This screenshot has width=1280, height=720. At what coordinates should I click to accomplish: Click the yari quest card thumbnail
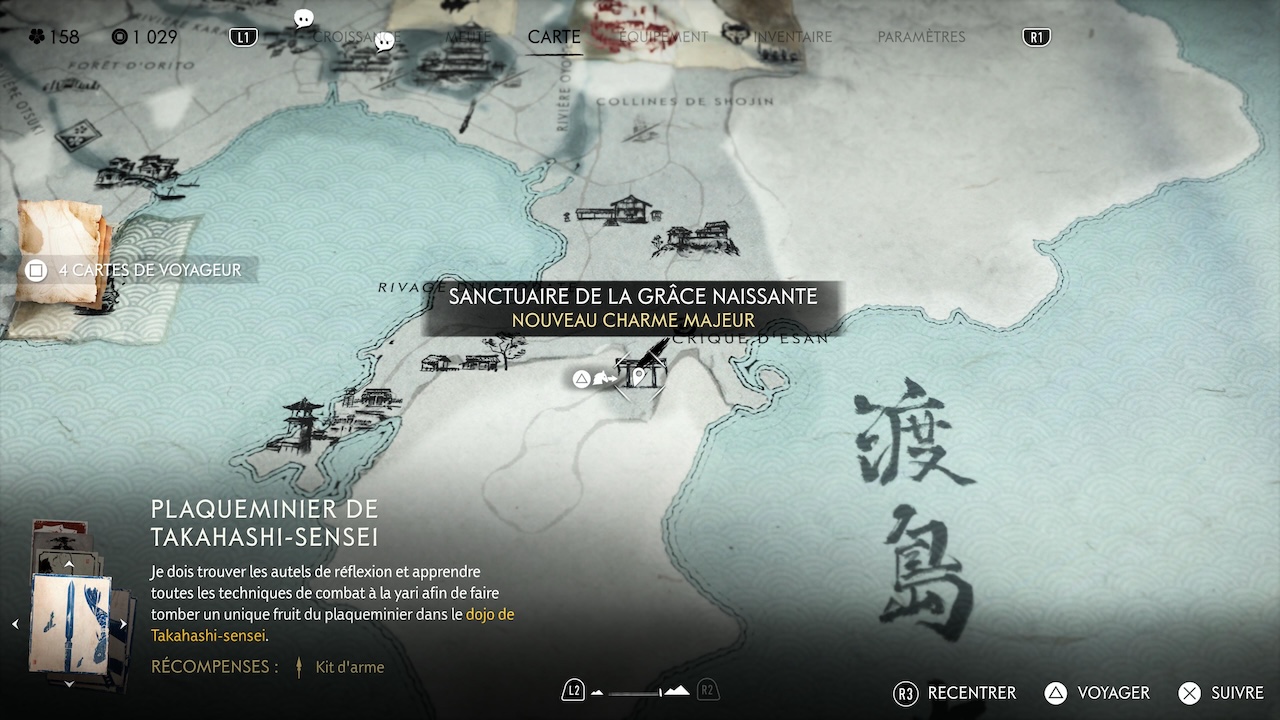point(69,623)
